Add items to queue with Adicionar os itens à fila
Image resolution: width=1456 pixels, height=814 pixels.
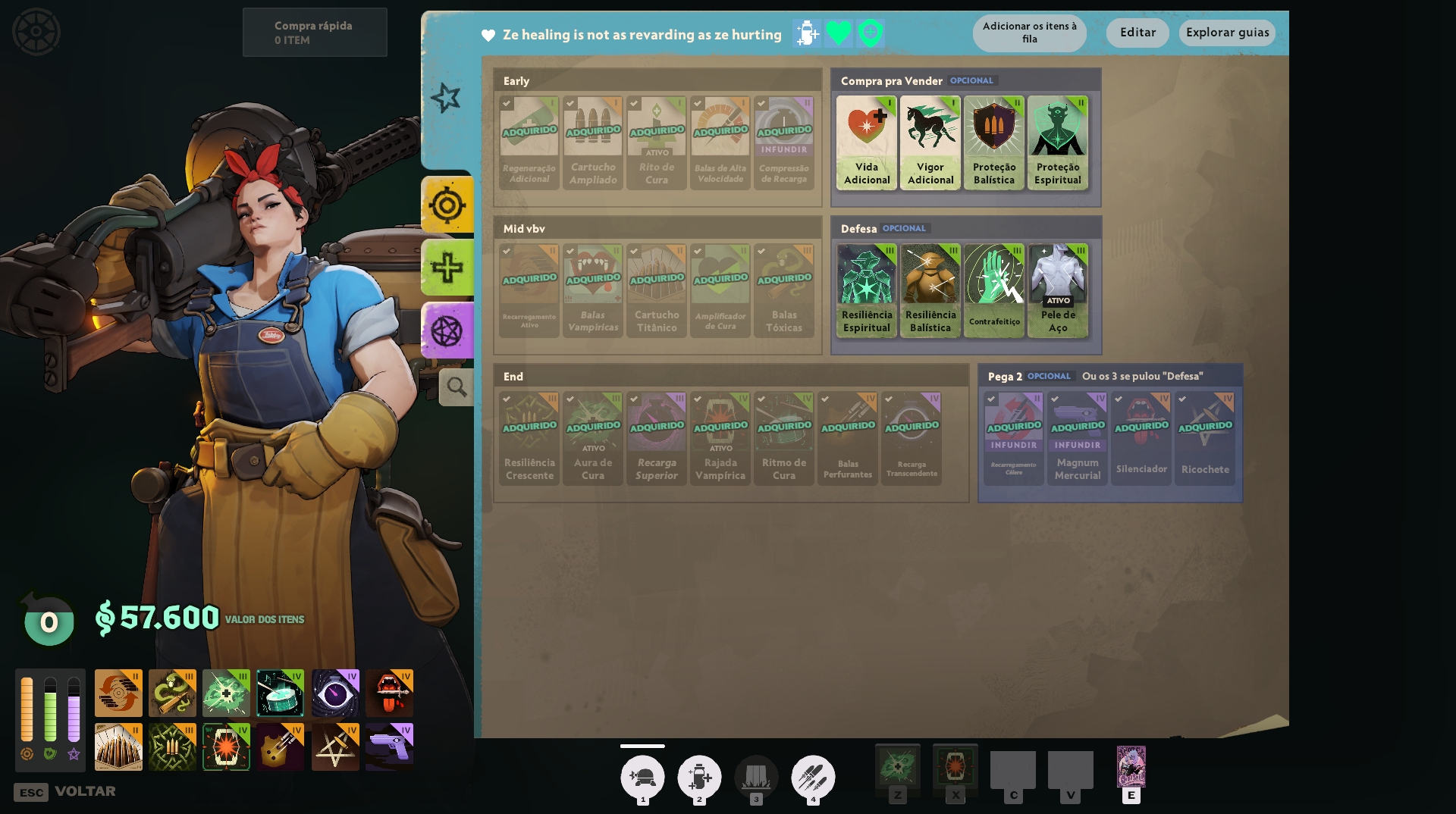pos(1029,33)
